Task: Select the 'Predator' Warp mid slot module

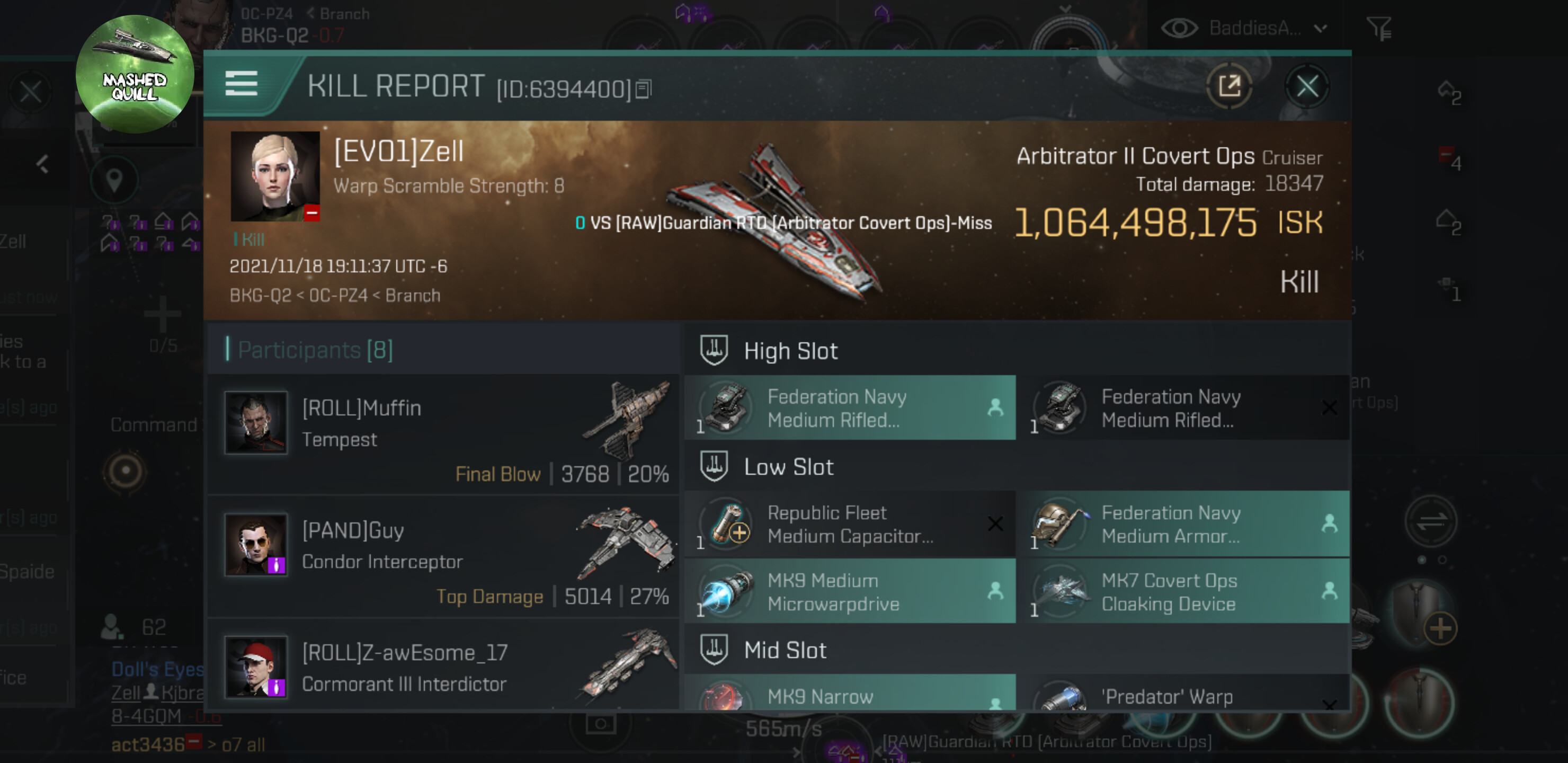Action: pos(1184,694)
